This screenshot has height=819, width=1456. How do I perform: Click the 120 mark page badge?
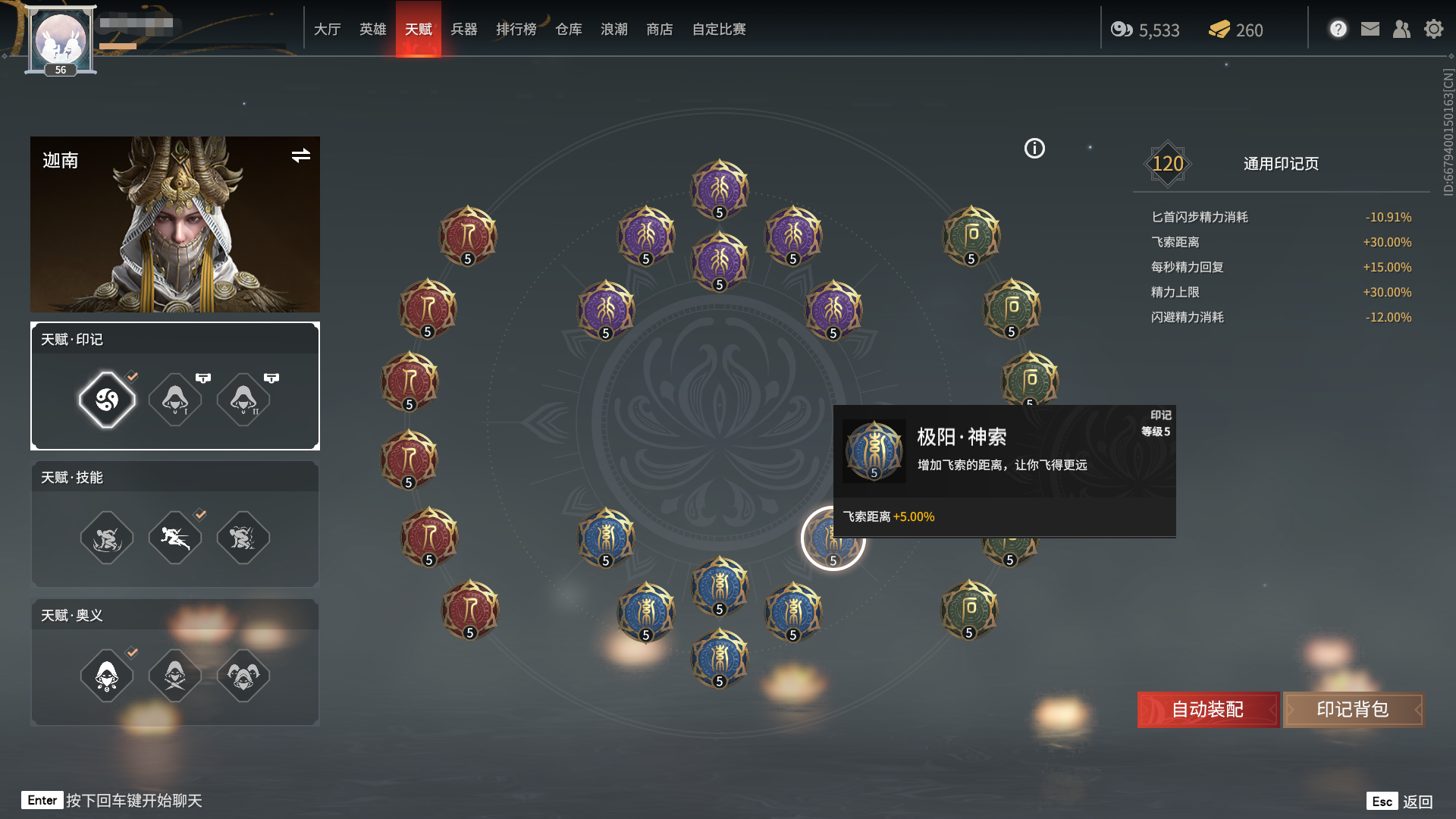(1169, 162)
